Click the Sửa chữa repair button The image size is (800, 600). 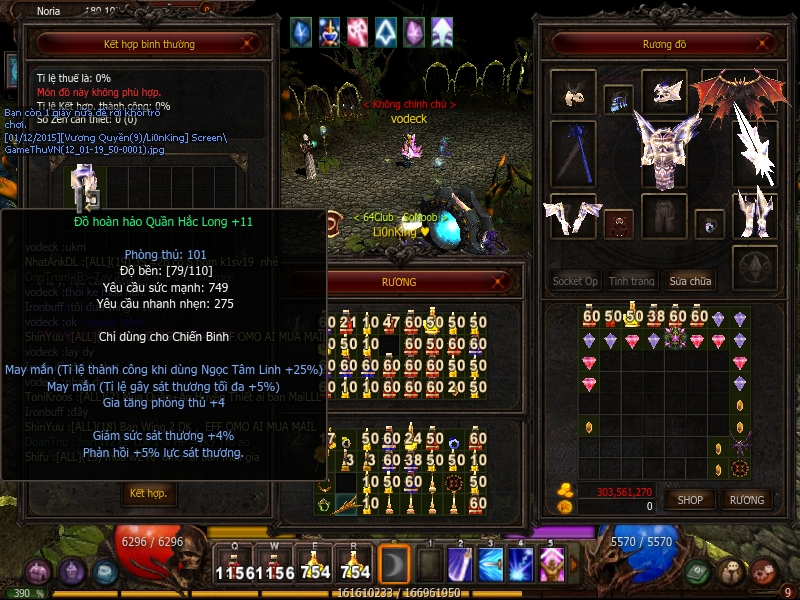(x=690, y=281)
